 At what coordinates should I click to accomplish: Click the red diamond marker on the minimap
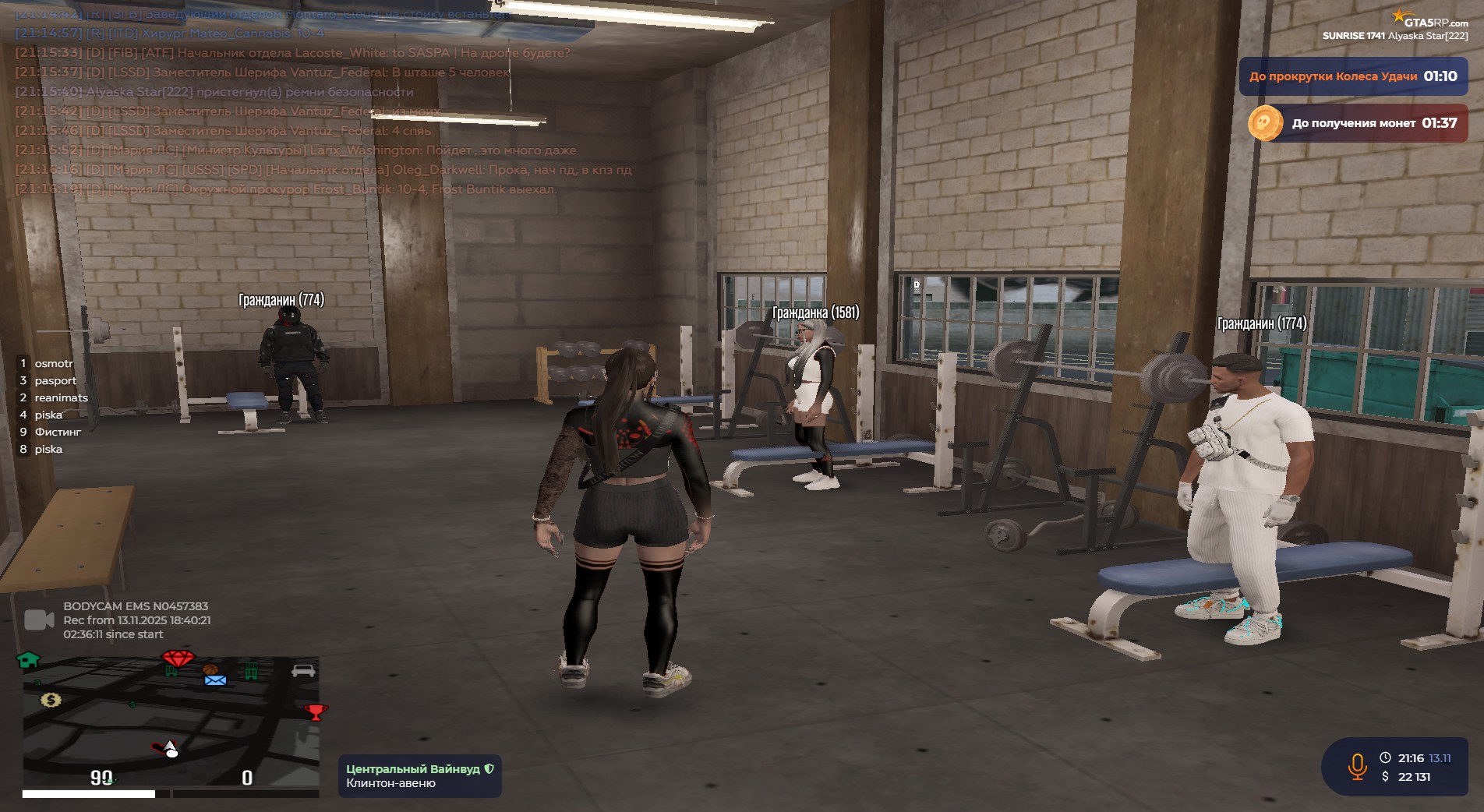[178, 659]
